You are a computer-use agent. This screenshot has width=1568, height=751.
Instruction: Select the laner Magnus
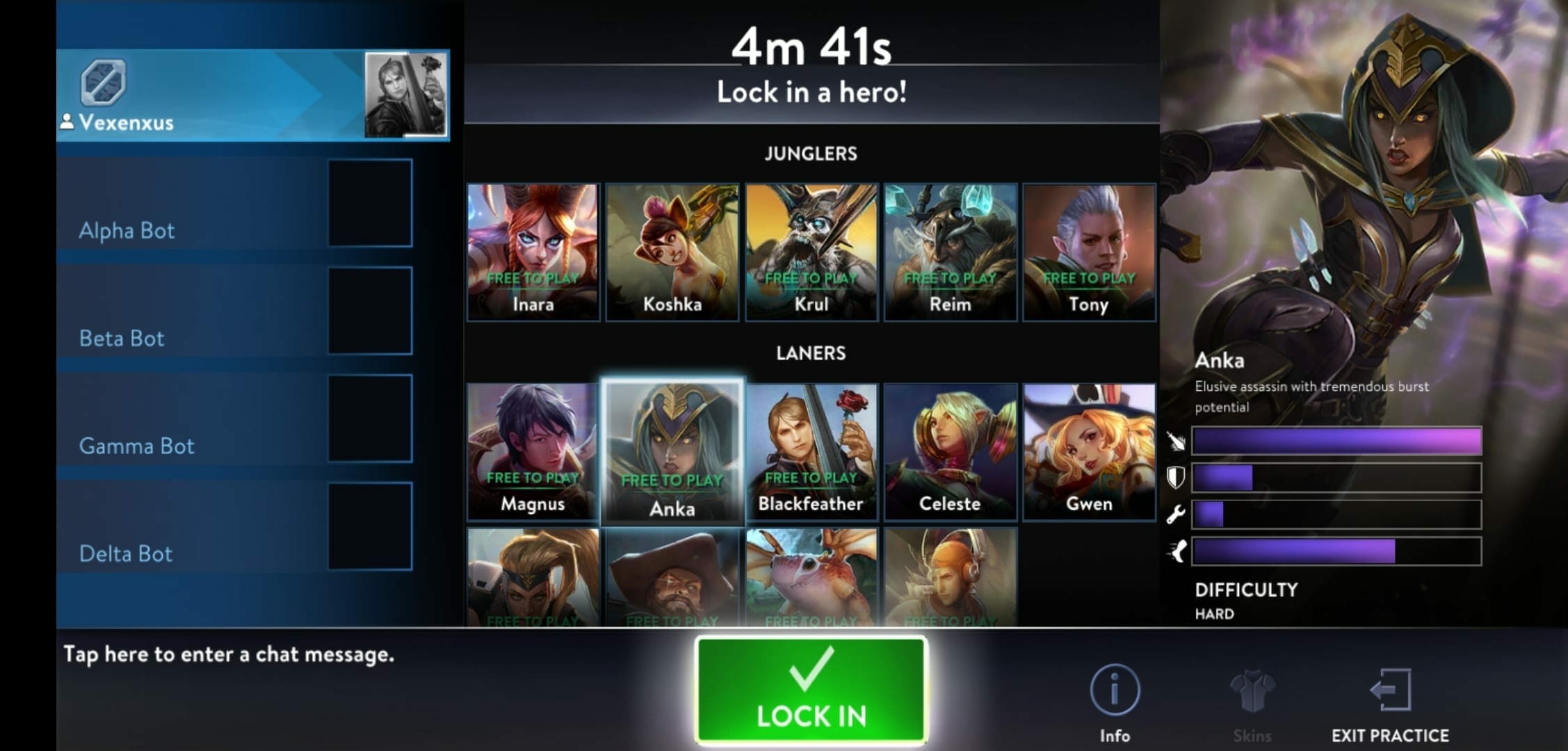533,451
